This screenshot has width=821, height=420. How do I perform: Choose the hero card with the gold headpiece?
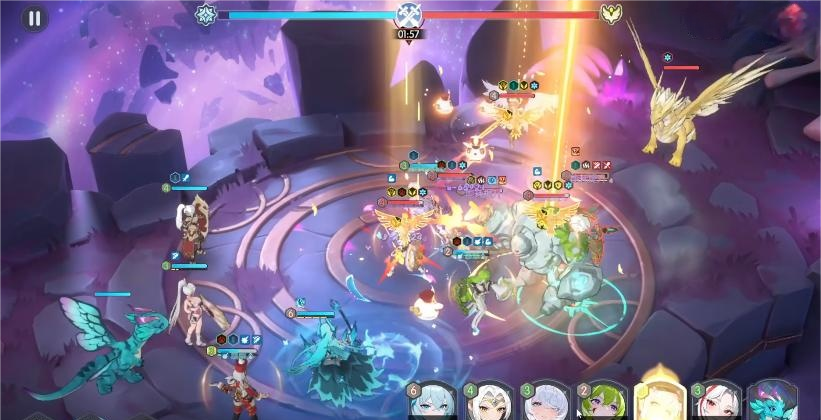click(x=488, y=402)
